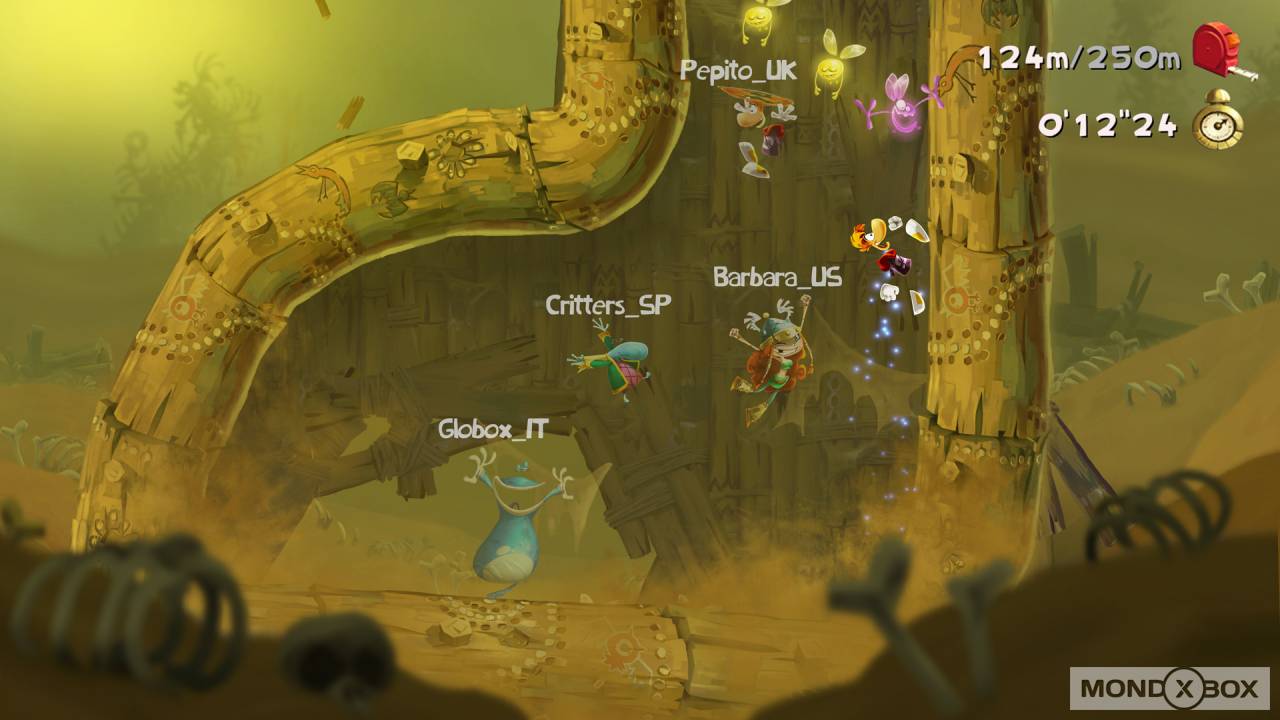This screenshot has height=720, width=1280.
Task: Toggle the Barbara_US player nameplate
Action: click(777, 278)
